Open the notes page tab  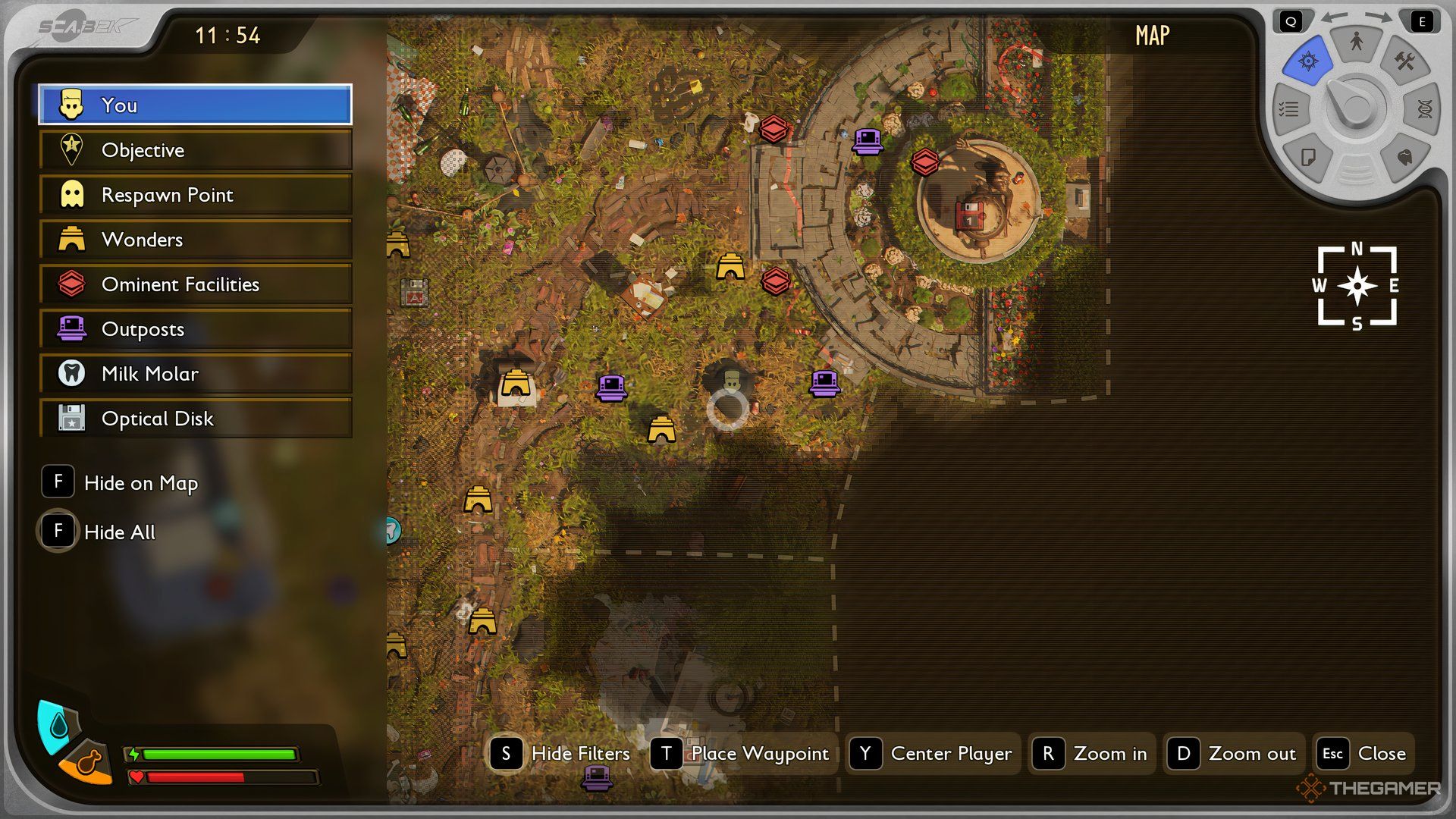1308,157
